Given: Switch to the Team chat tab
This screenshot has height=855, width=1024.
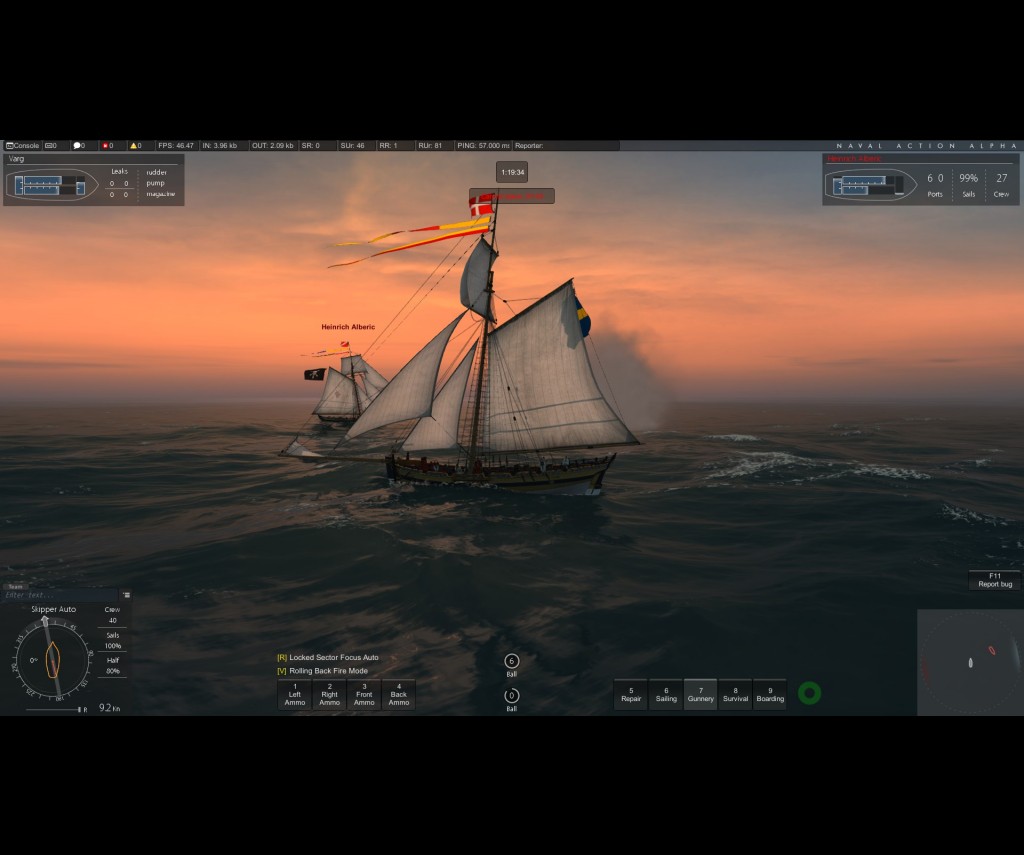Looking at the screenshot, I should coord(15,587).
